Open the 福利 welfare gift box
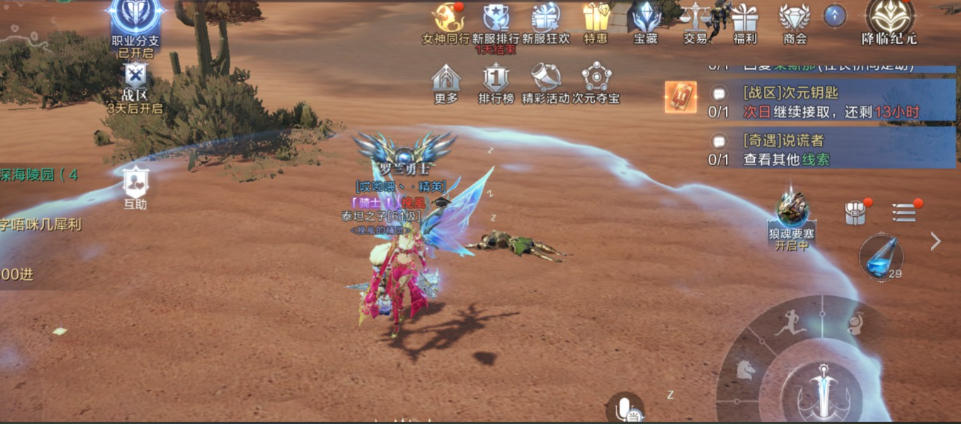Viewport: 961px width, 424px height. point(745,19)
